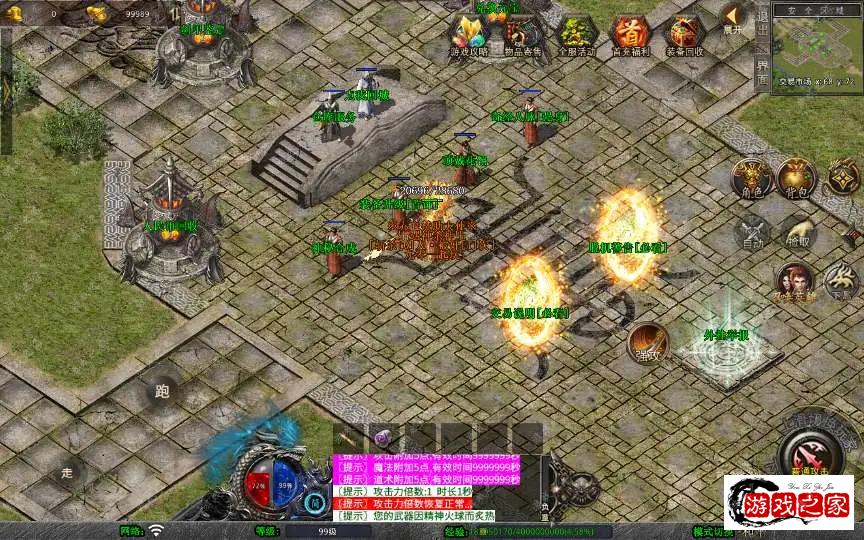Activate the 强攻 forced attack button
Screen dimensions: 864x540
(x=649, y=343)
